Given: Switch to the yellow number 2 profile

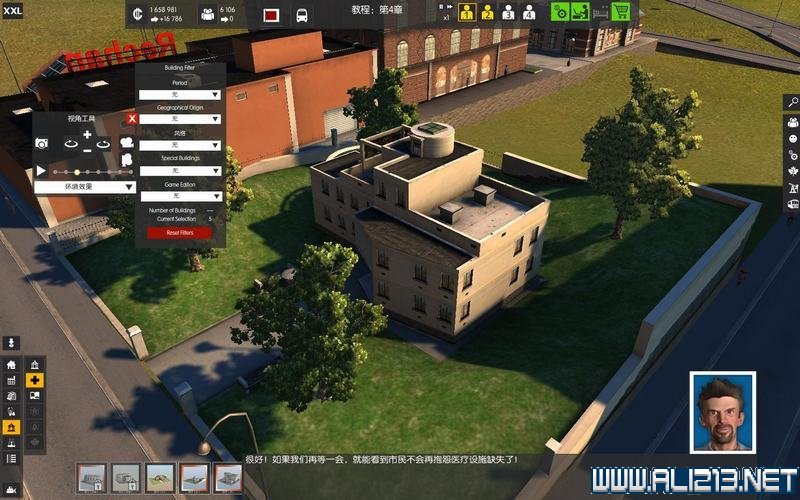Looking at the screenshot, I should [487, 13].
